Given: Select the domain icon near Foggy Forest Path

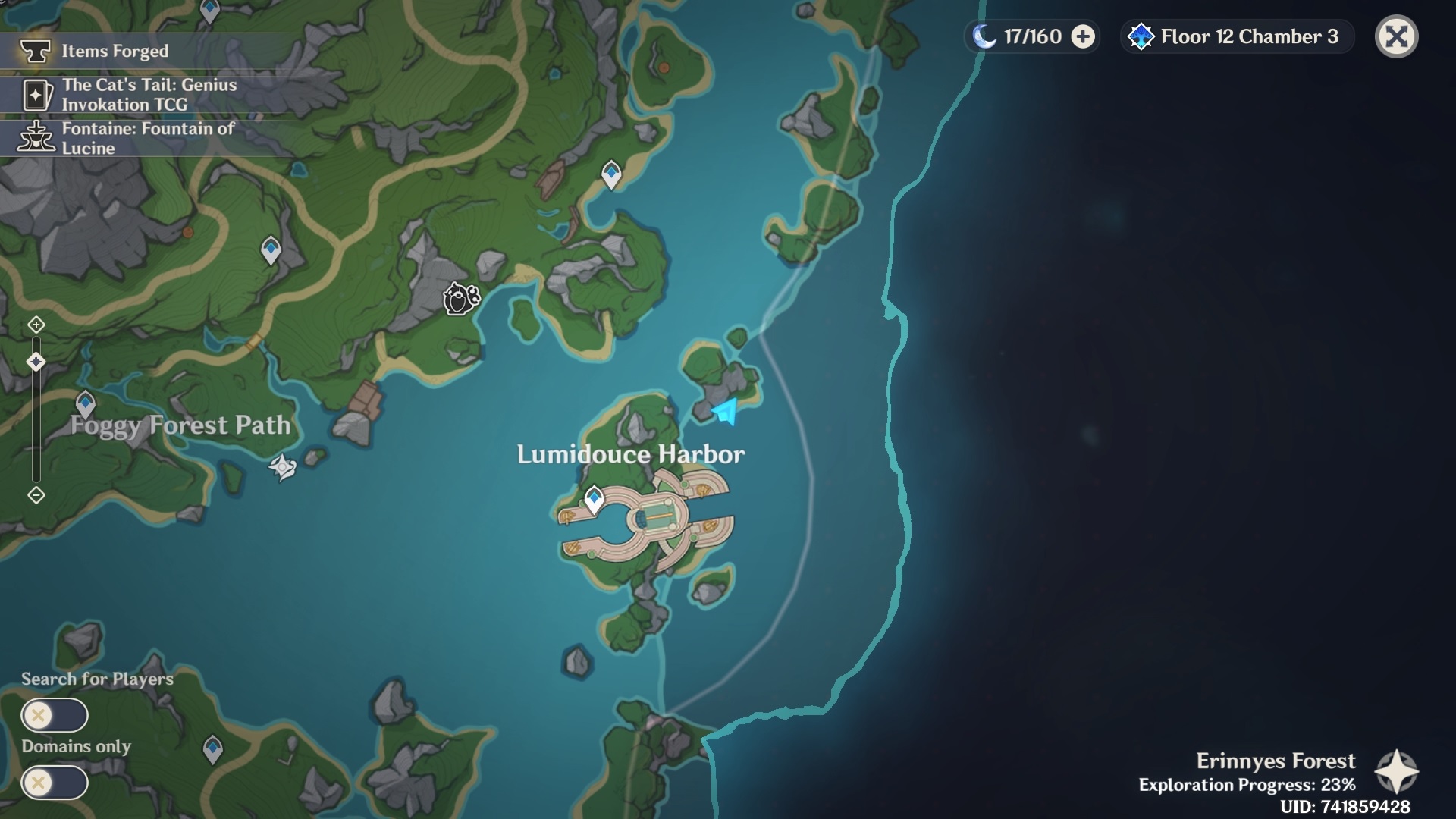Looking at the screenshot, I should click(x=281, y=466).
